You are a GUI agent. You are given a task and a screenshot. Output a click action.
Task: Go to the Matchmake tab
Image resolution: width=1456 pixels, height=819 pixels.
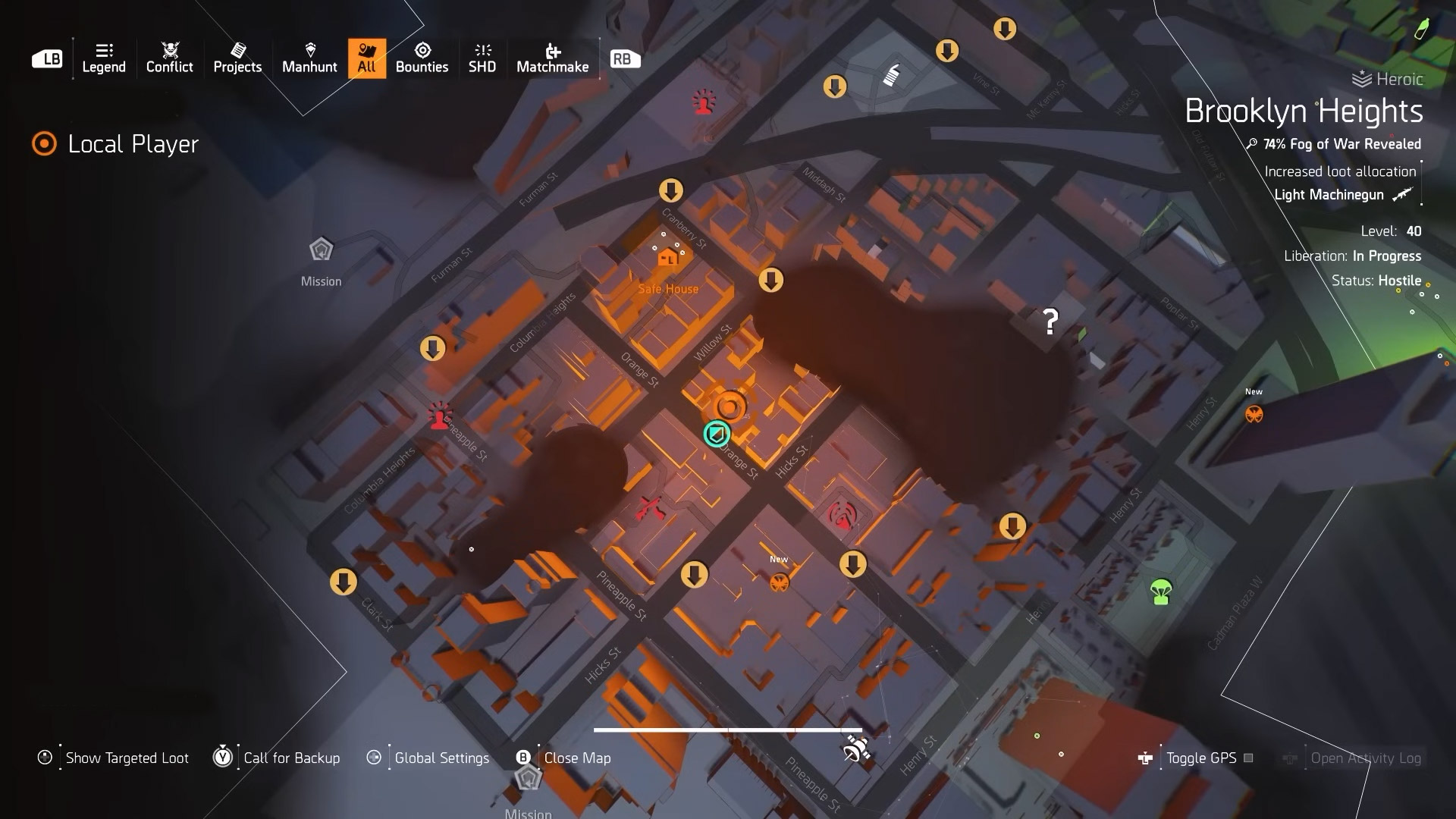[x=552, y=58]
